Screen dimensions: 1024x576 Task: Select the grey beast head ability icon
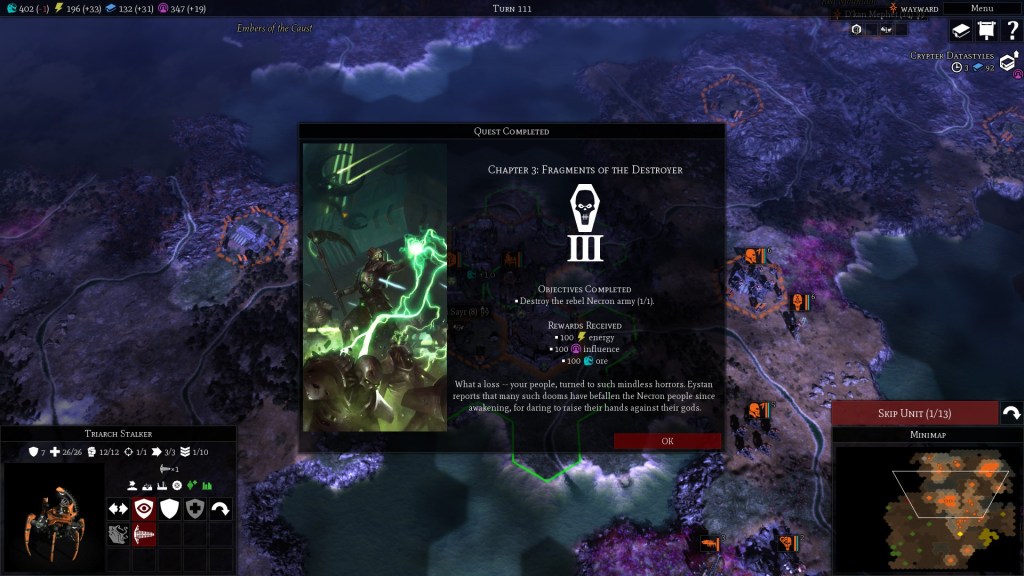pyautogui.click(x=118, y=535)
